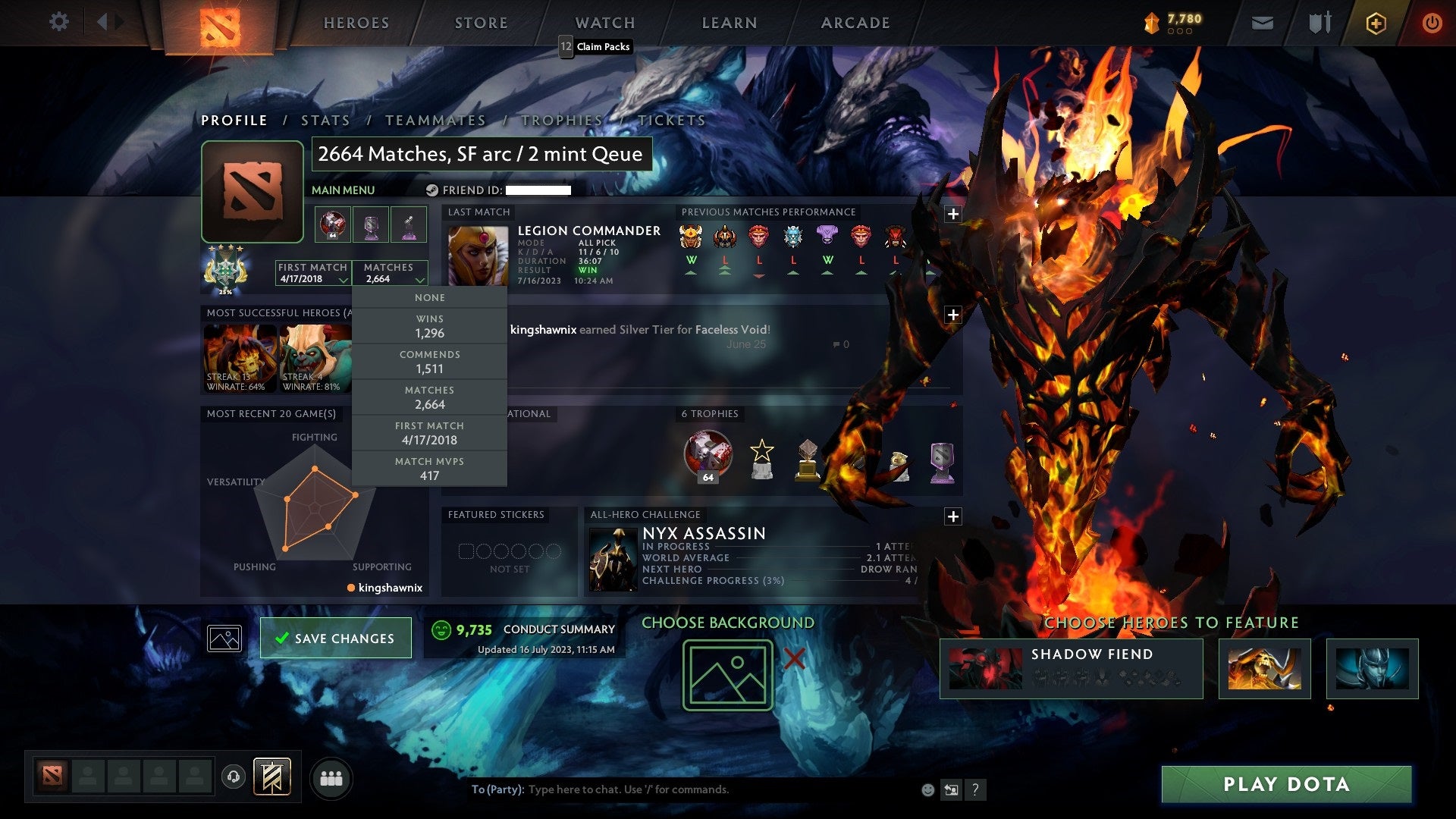Switch to the STATS tab

click(325, 120)
